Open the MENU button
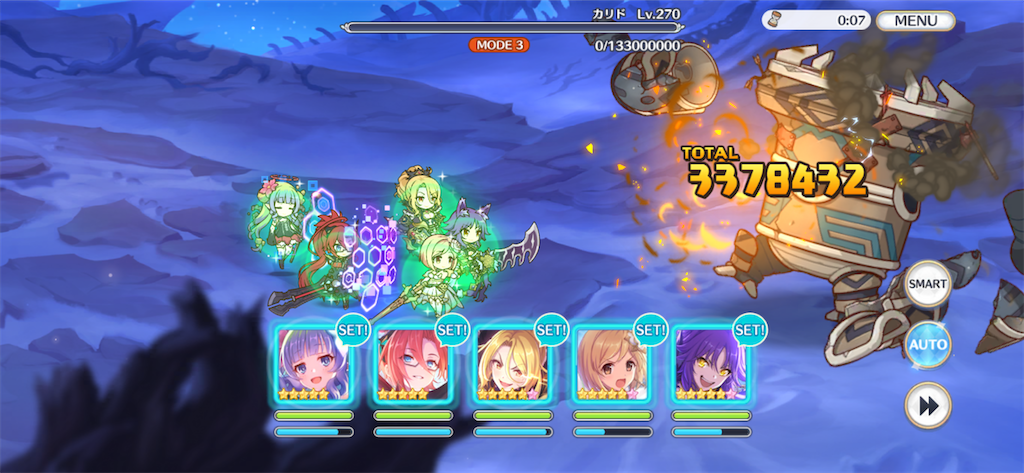The image size is (1024, 473). coord(915,20)
